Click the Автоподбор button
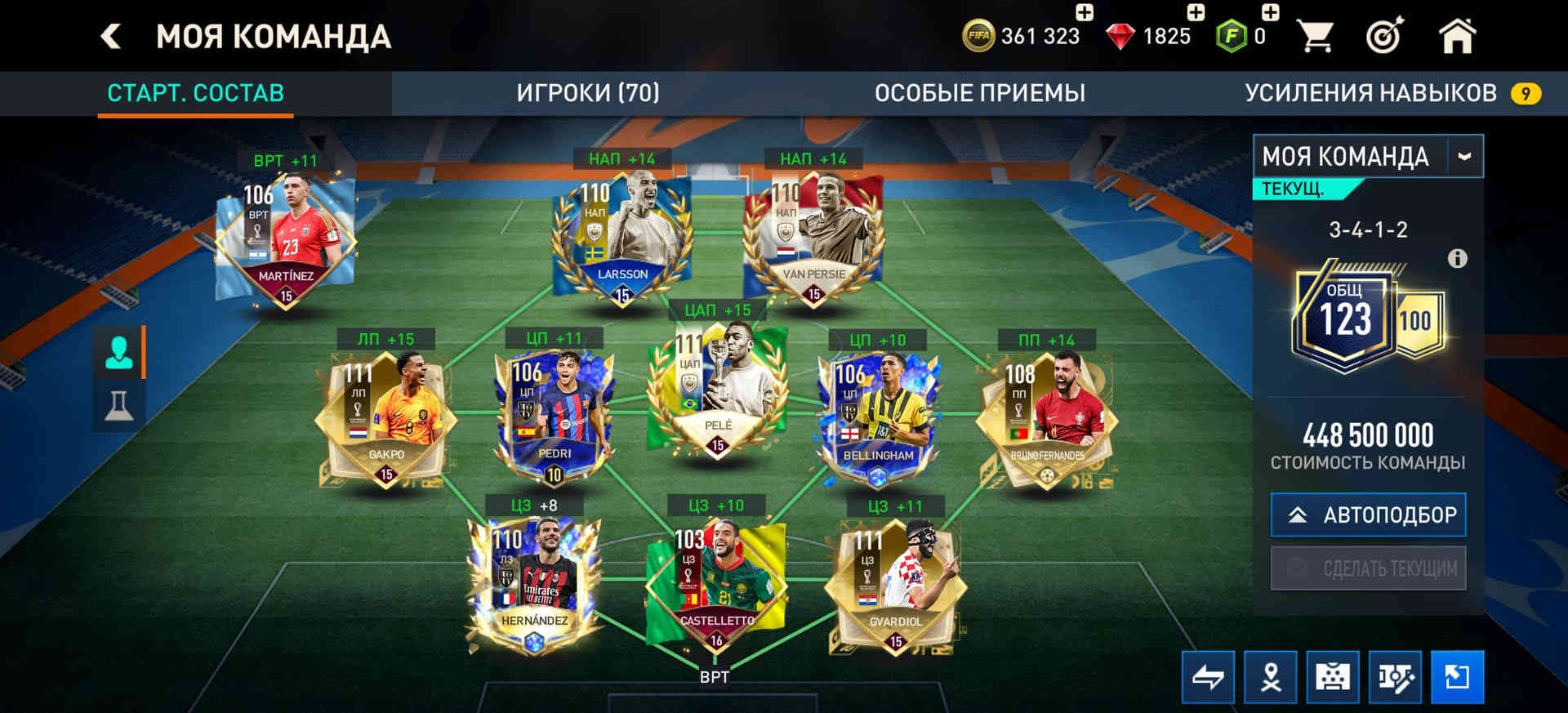The width and height of the screenshot is (1568, 713). 1368,515
